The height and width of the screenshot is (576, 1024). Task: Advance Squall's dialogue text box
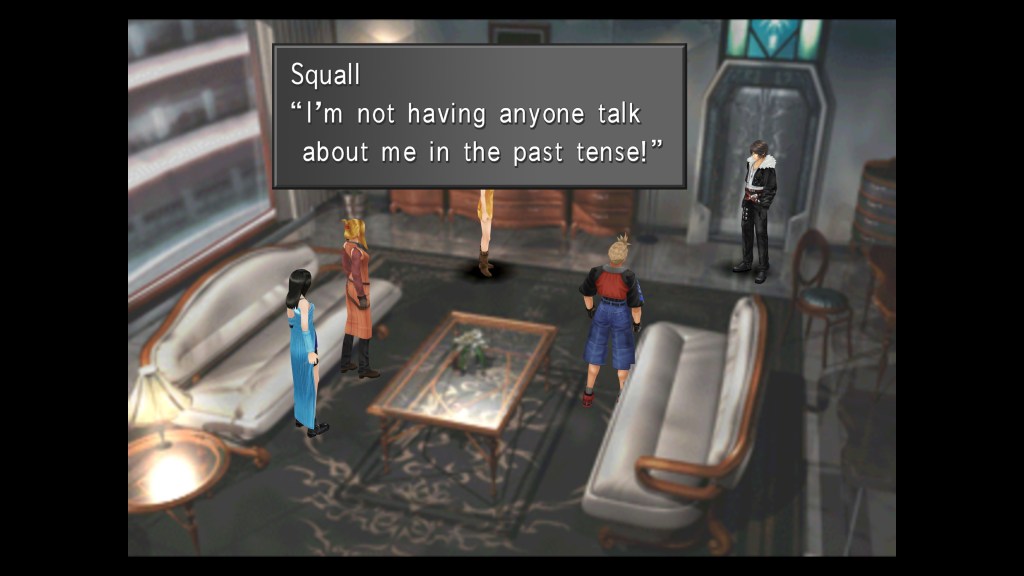[x=479, y=116]
